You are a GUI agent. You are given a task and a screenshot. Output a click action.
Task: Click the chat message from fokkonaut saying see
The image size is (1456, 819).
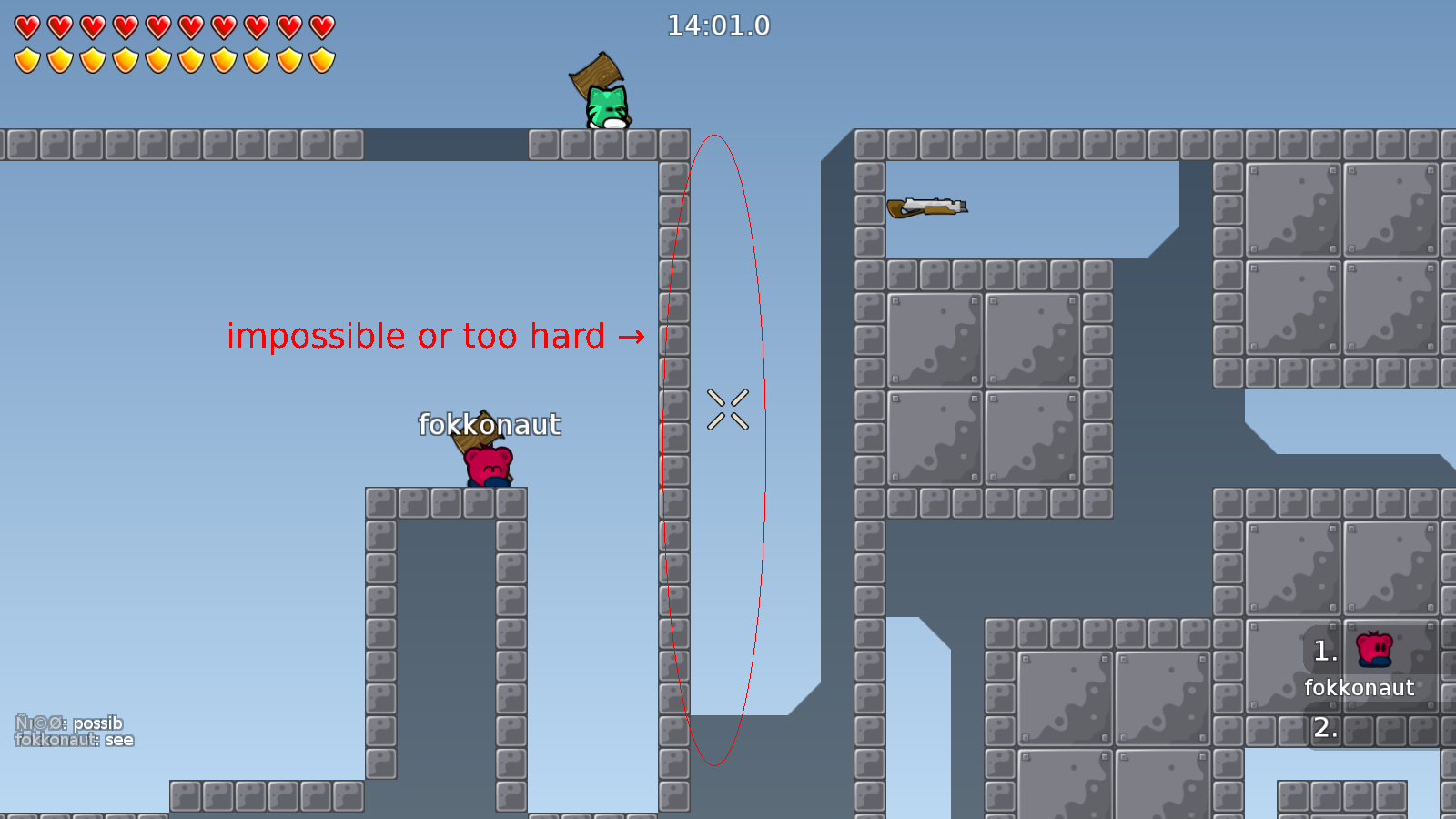[76, 739]
